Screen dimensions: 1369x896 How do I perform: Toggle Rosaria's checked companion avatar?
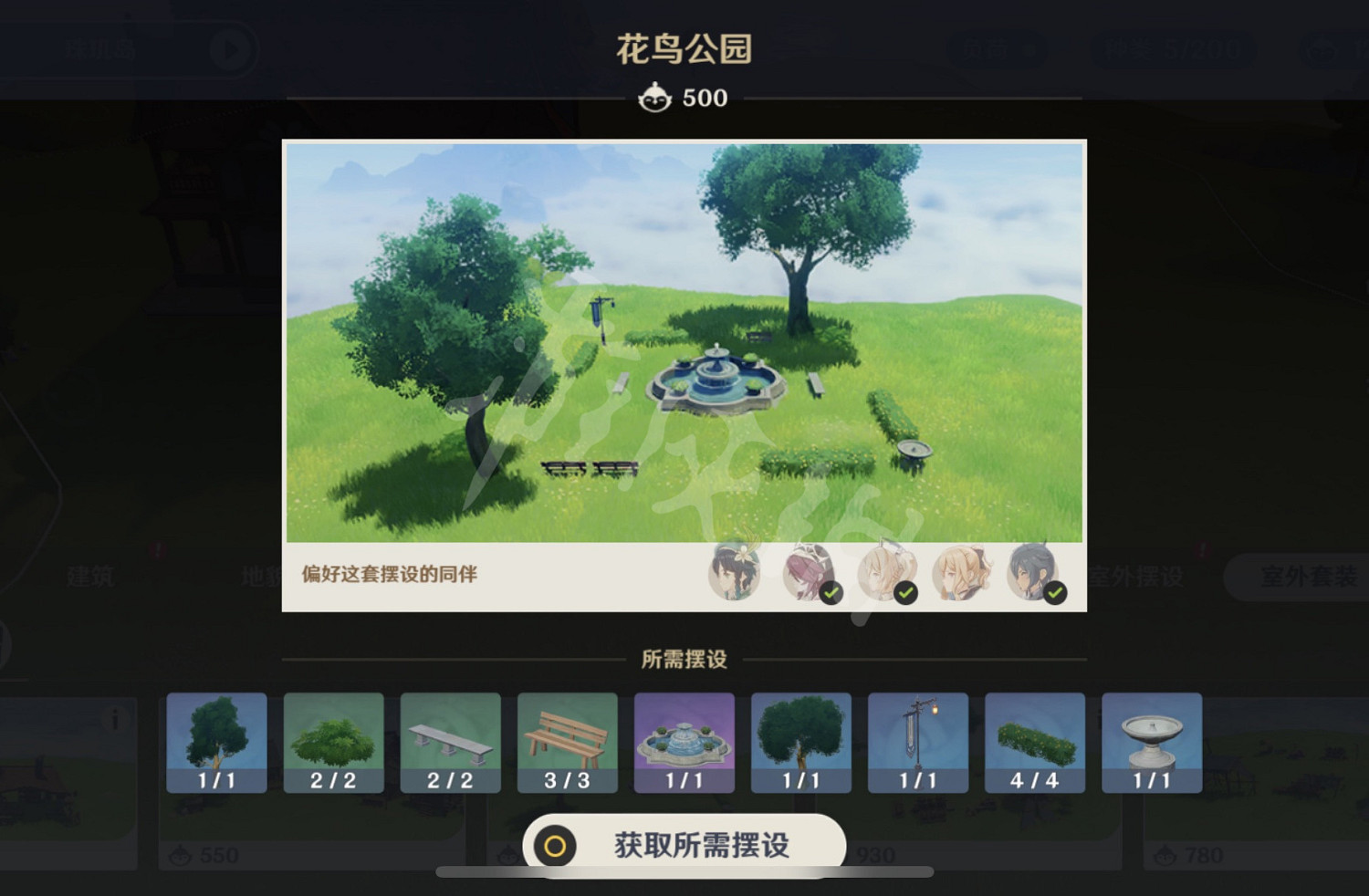[810, 575]
